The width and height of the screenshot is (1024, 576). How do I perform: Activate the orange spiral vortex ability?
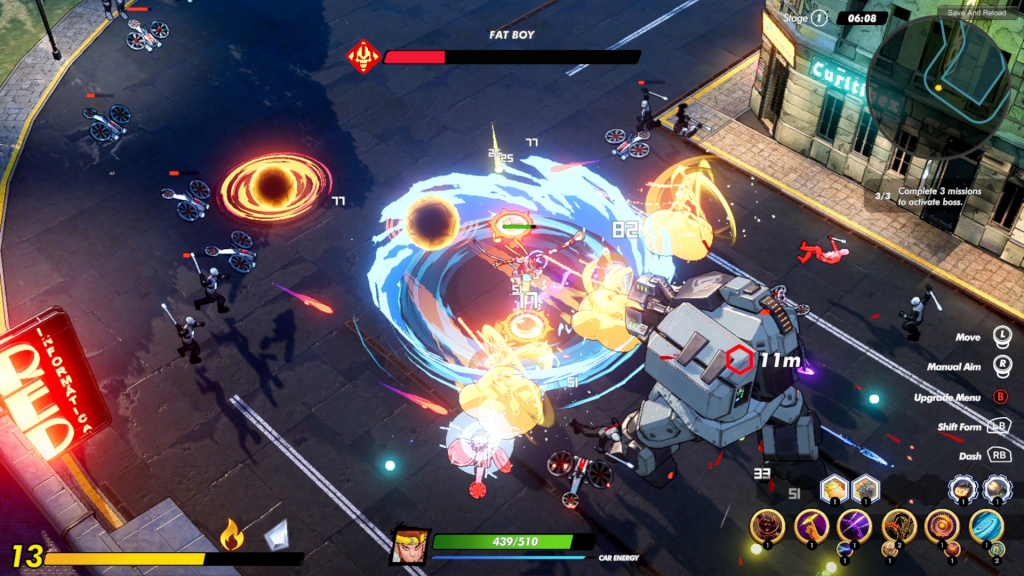pyautogui.click(x=941, y=526)
